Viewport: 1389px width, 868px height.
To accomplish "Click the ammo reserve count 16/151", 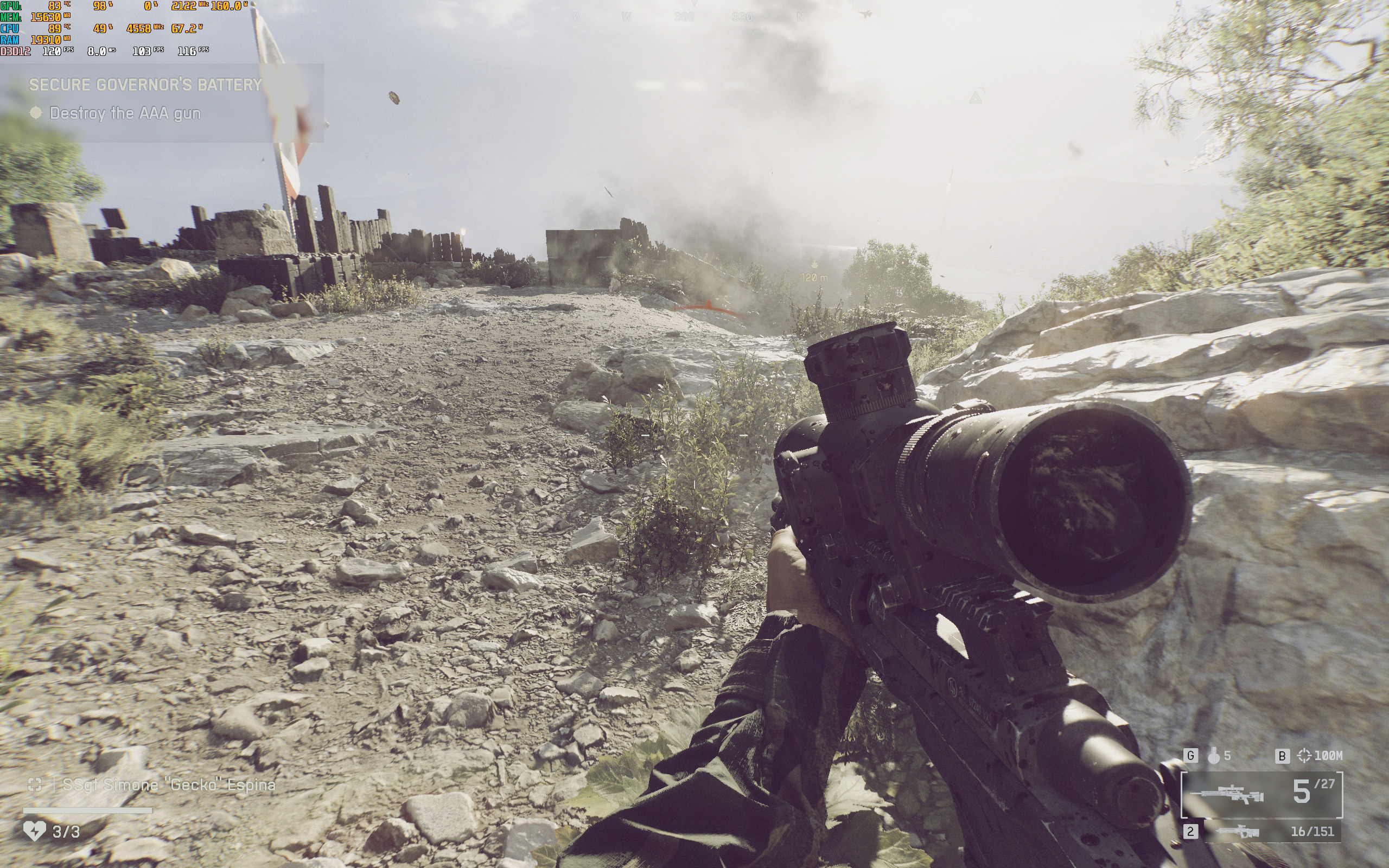I will tap(1312, 833).
